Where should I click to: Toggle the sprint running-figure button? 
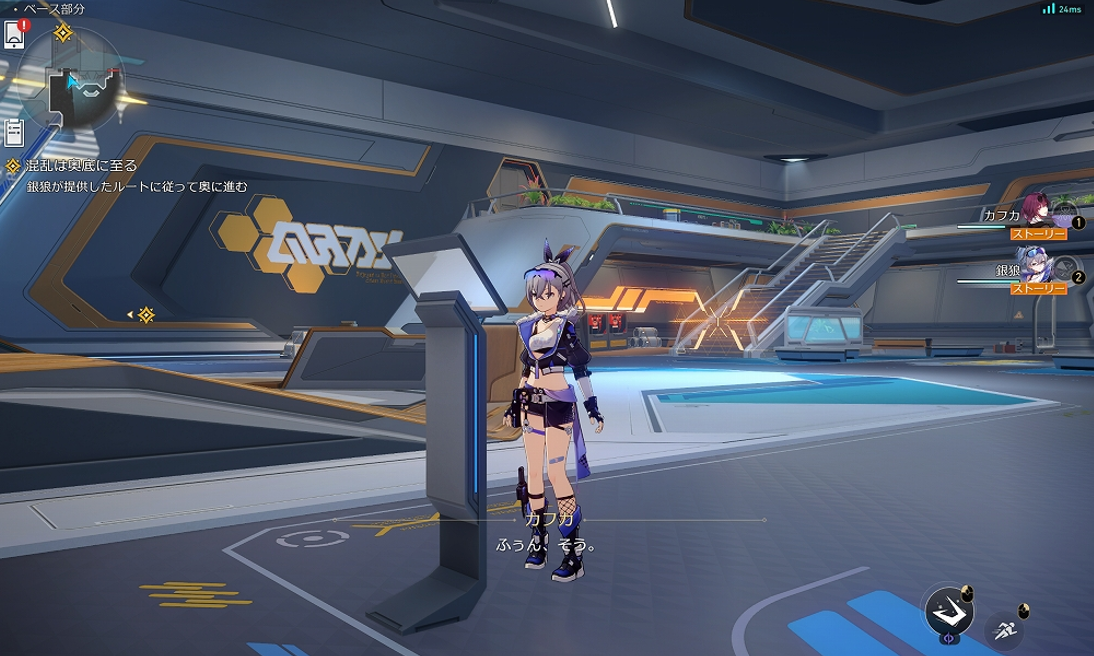pos(1004,629)
